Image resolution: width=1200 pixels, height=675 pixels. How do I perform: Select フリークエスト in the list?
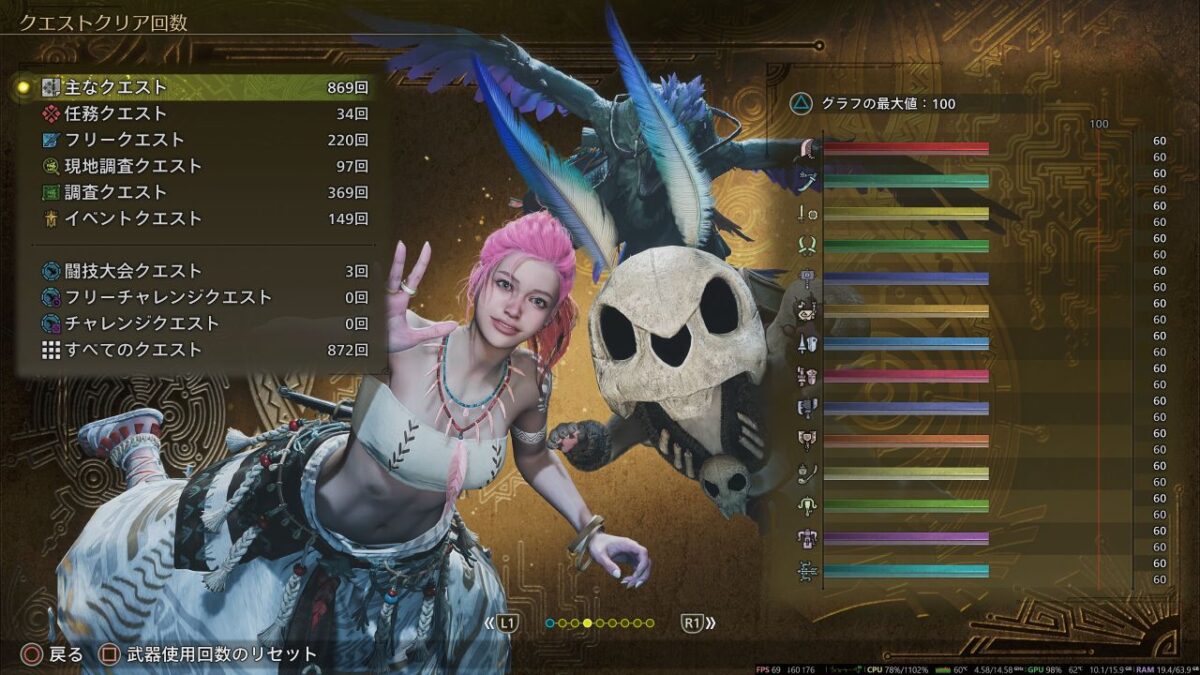click(200, 140)
